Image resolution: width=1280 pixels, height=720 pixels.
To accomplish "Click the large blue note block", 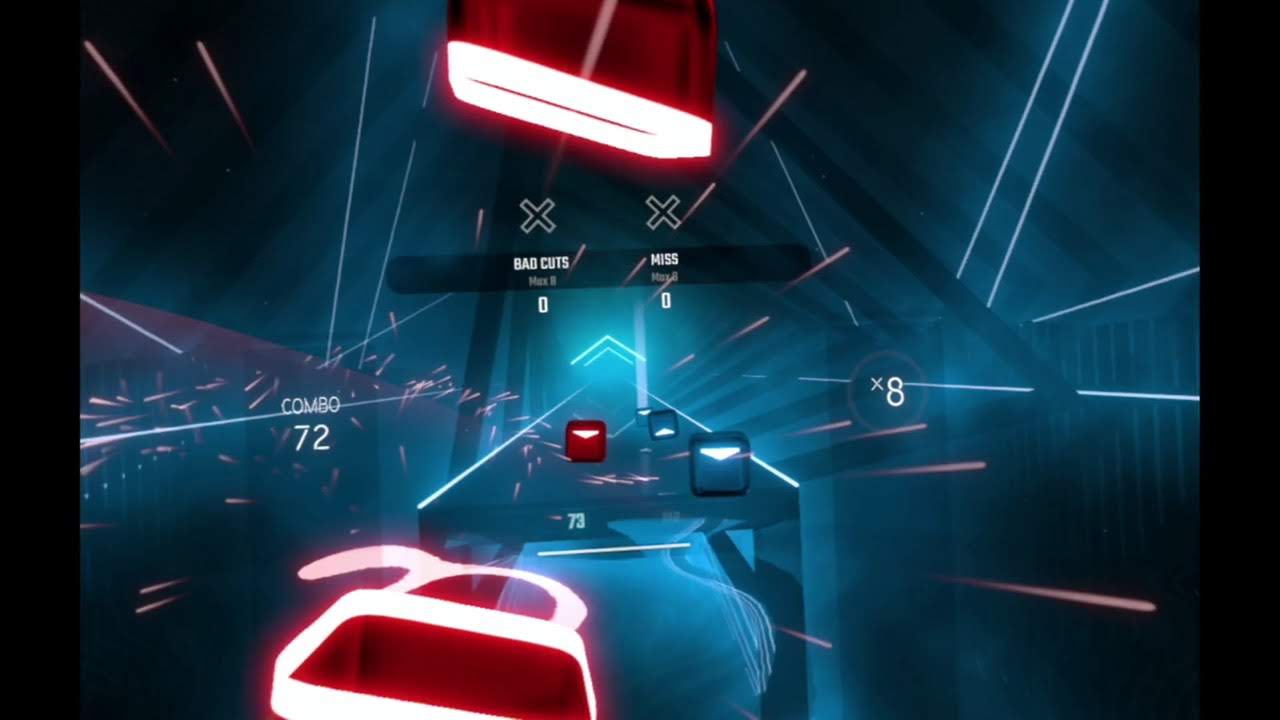I will pyautogui.click(x=722, y=462).
